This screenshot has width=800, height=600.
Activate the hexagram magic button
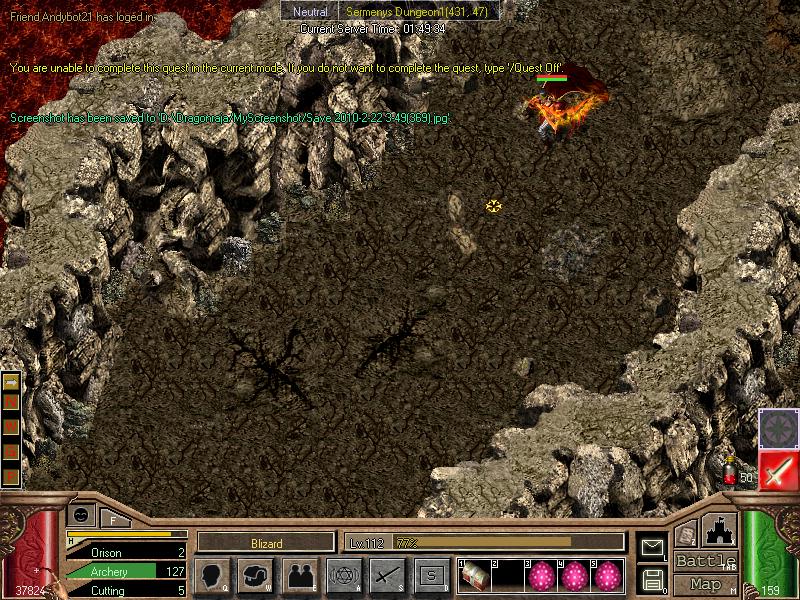(344, 575)
